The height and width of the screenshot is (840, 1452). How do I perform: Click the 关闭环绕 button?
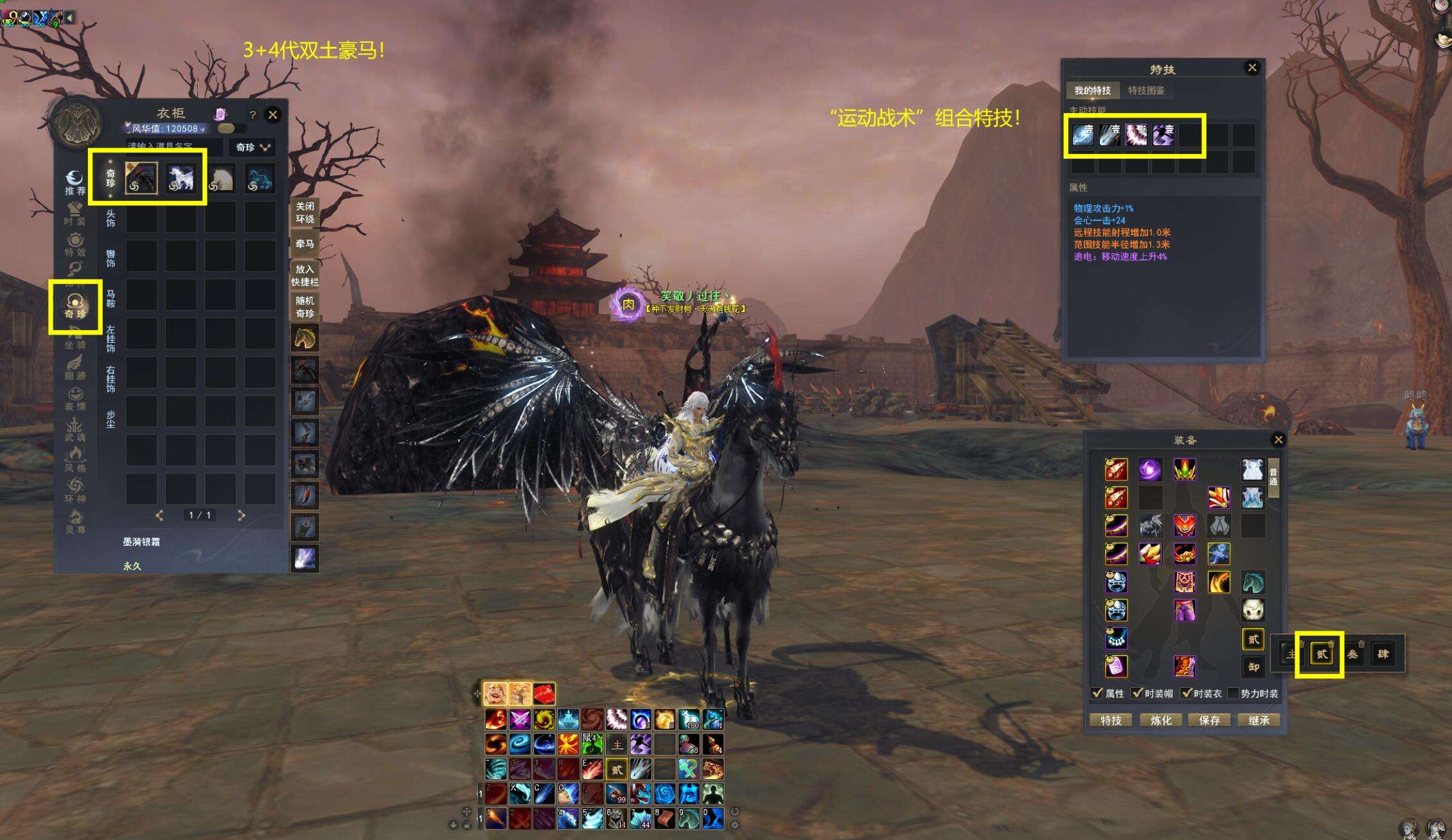click(x=305, y=213)
